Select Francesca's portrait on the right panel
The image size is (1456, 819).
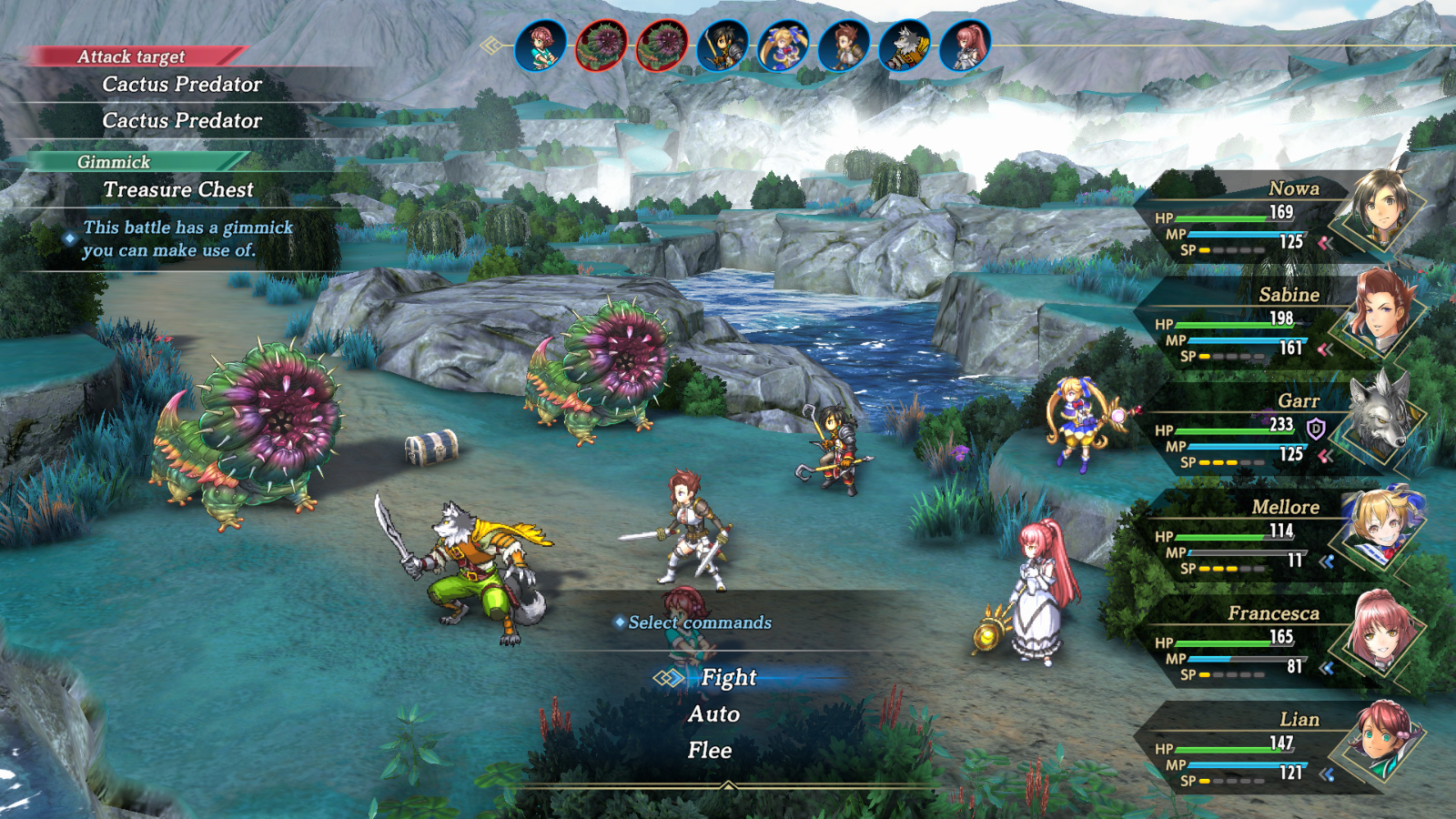(x=1383, y=635)
